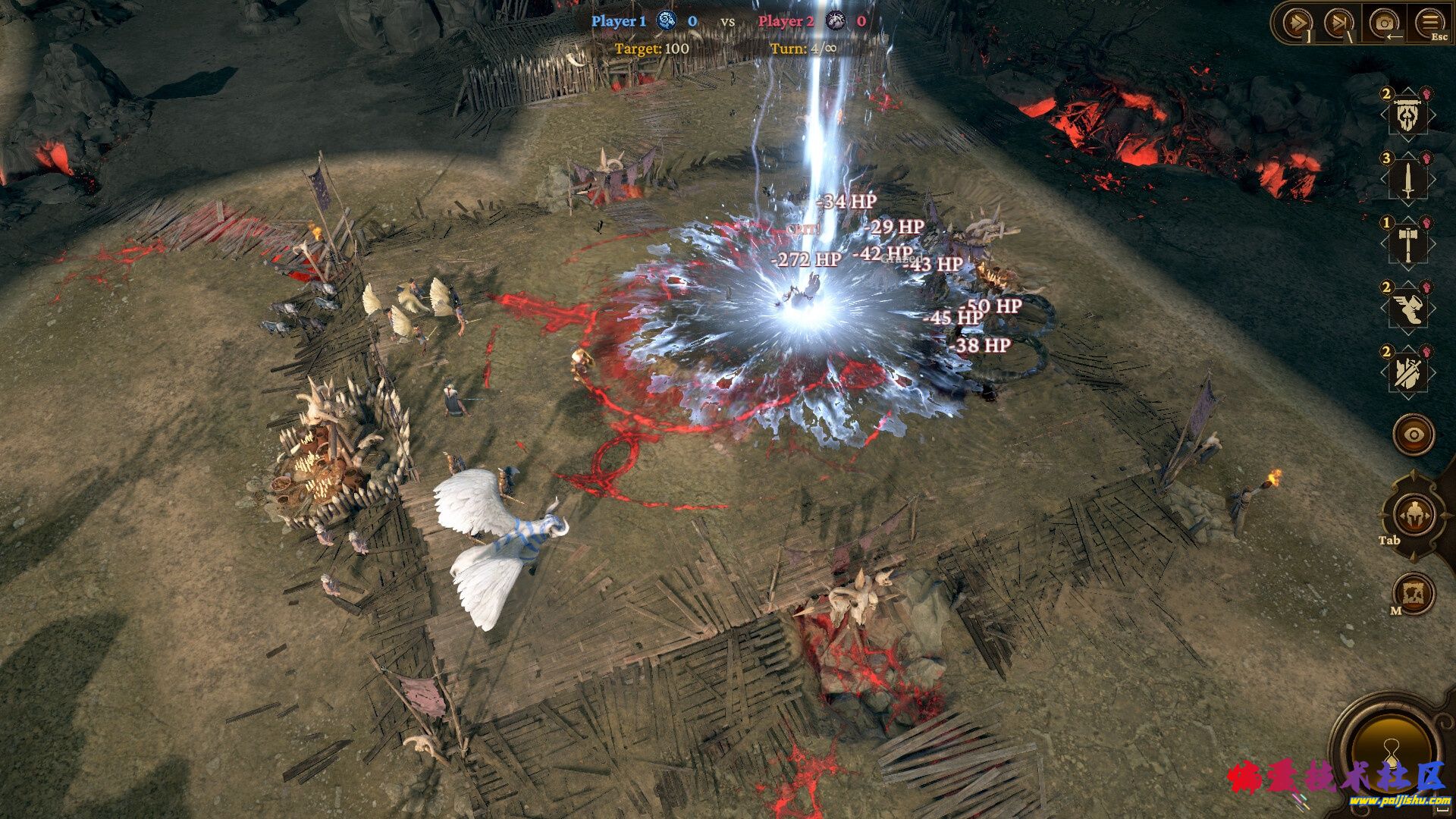Open the camera photo mode
Image resolution: width=1456 pixels, height=819 pixels.
tap(1384, 24)
